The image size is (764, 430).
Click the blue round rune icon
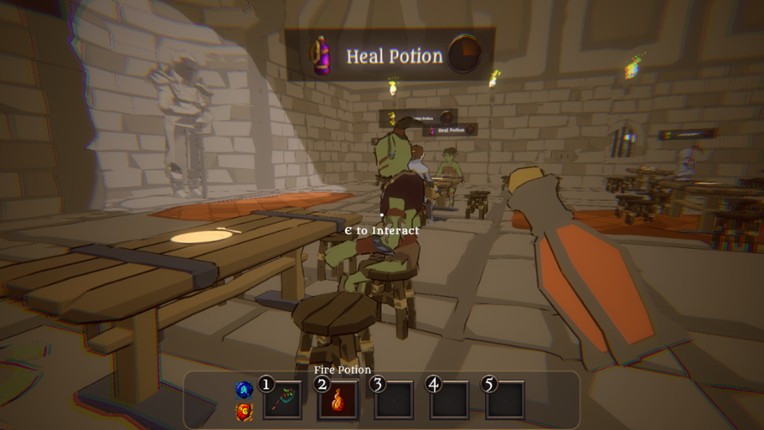coord(242,389)
